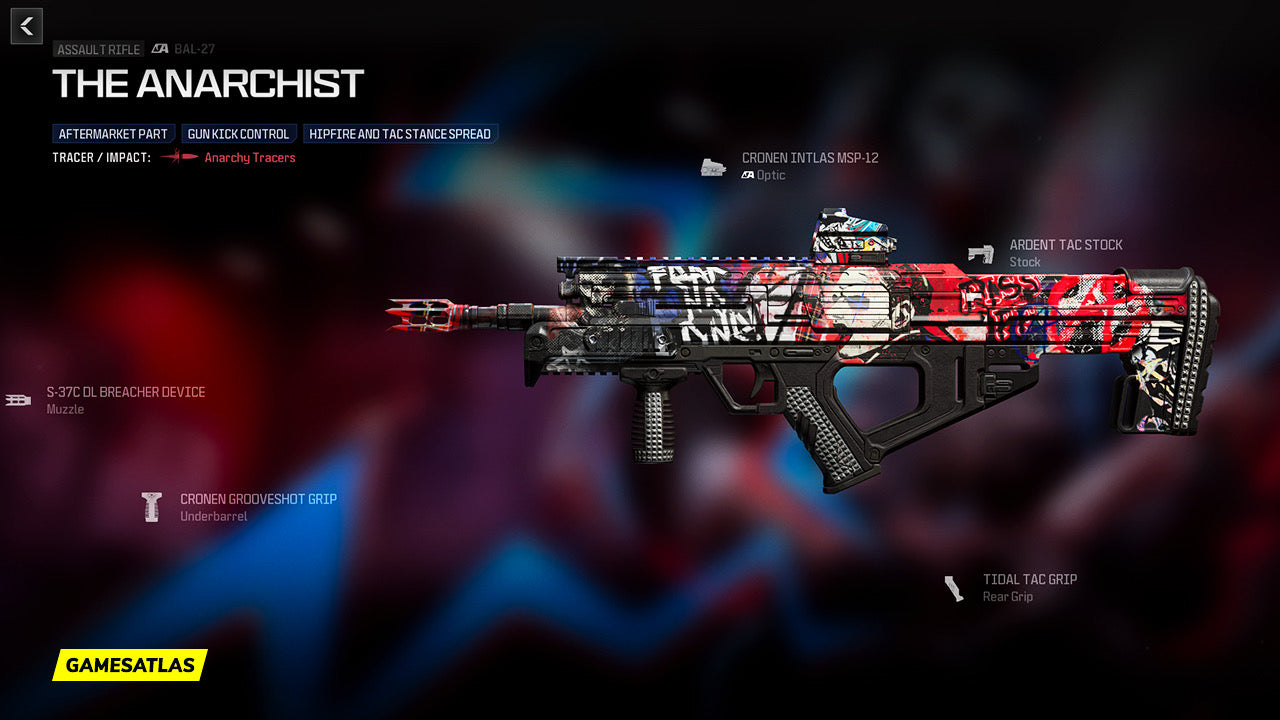Select the Aftermarket Part tag
The height and width of the screenshot is (720, 1280).
[x=113, y=134]
